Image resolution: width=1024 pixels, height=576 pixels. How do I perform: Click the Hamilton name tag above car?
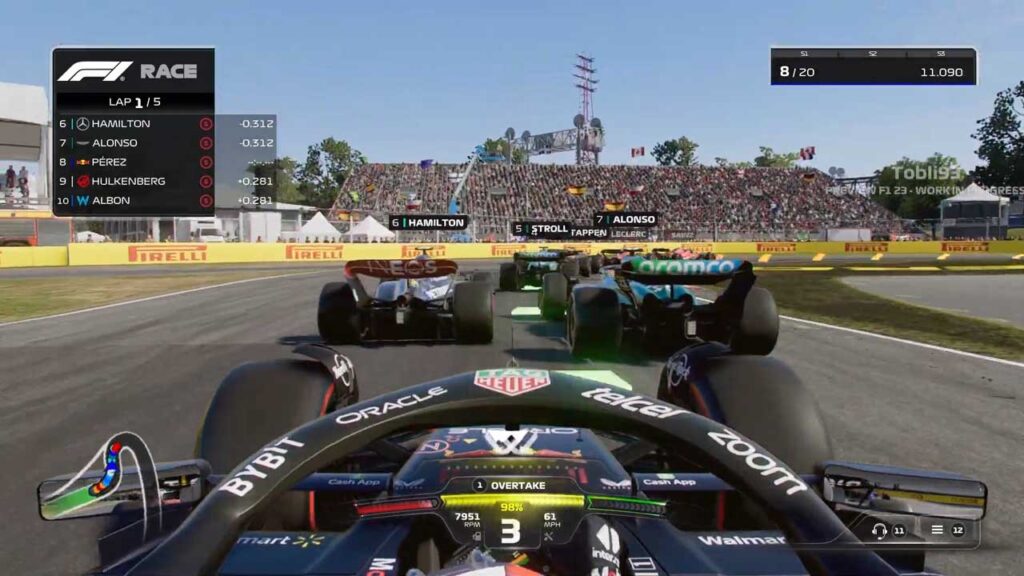coord(428,222)
